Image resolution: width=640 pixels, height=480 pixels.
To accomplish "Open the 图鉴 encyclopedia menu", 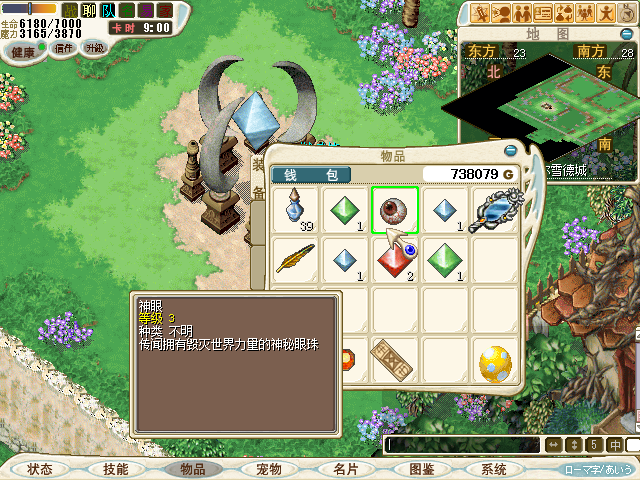I will [x=422, y=468].
